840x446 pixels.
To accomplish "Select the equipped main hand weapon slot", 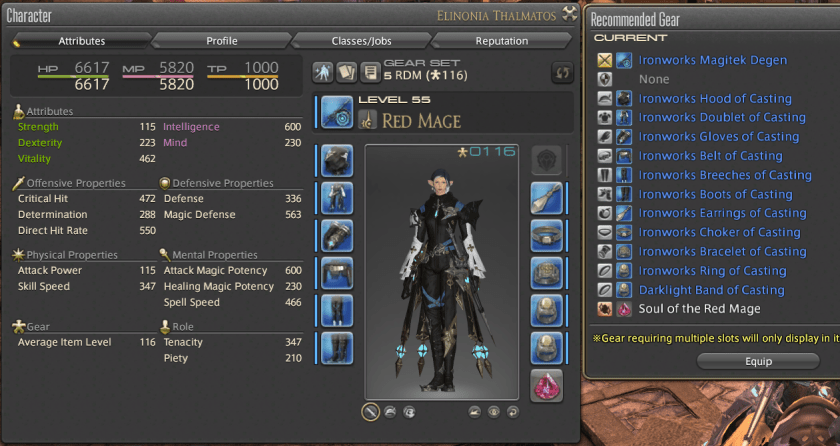I will pos(338,112).
